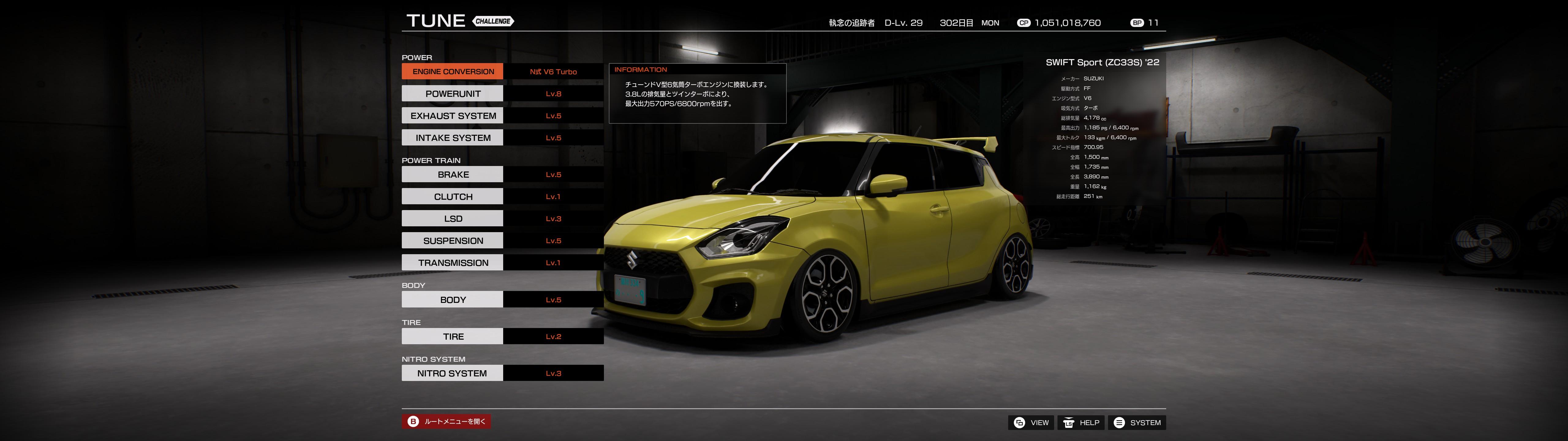Choose the Nitro System upgrade
This screenshot has width=1568, height=441.
(452, 373)
